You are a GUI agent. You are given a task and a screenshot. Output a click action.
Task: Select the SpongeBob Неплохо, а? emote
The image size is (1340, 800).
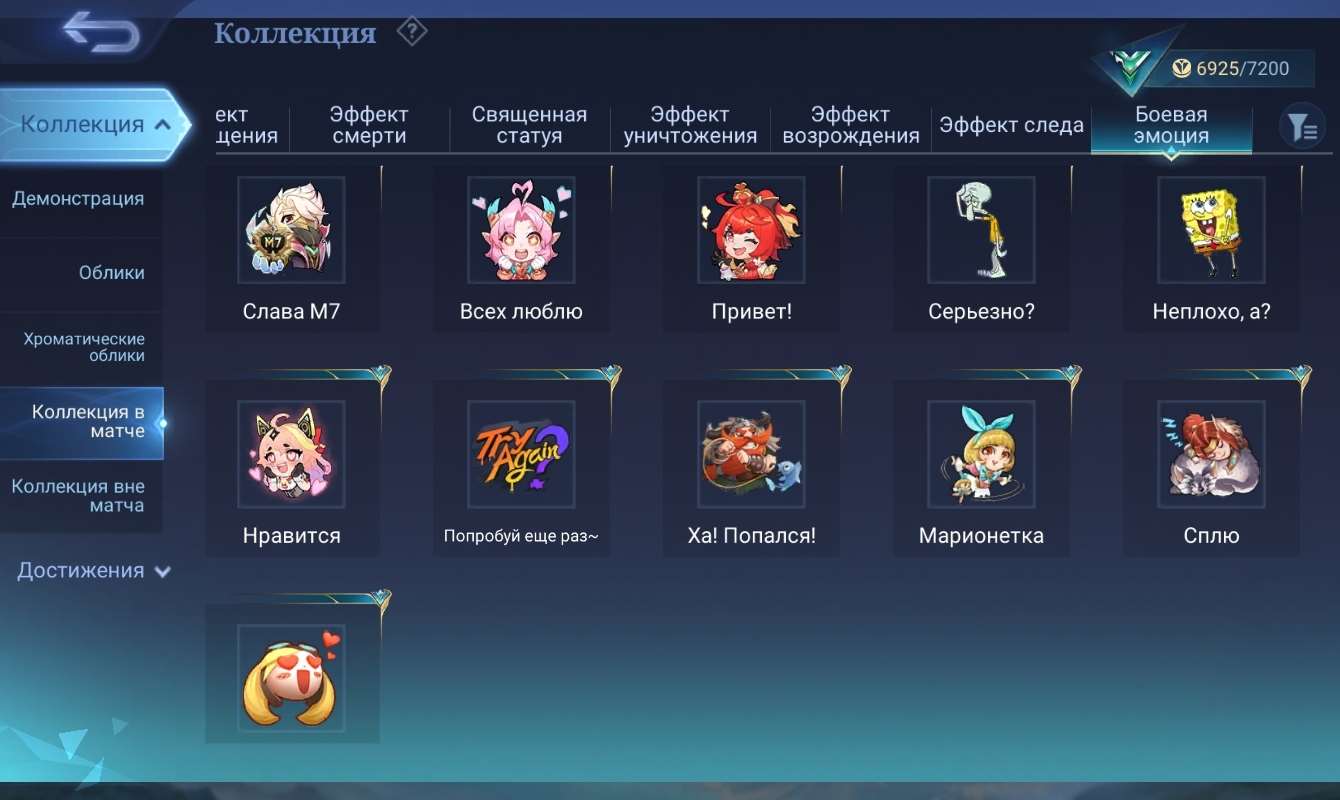(x=1211, y=230)
